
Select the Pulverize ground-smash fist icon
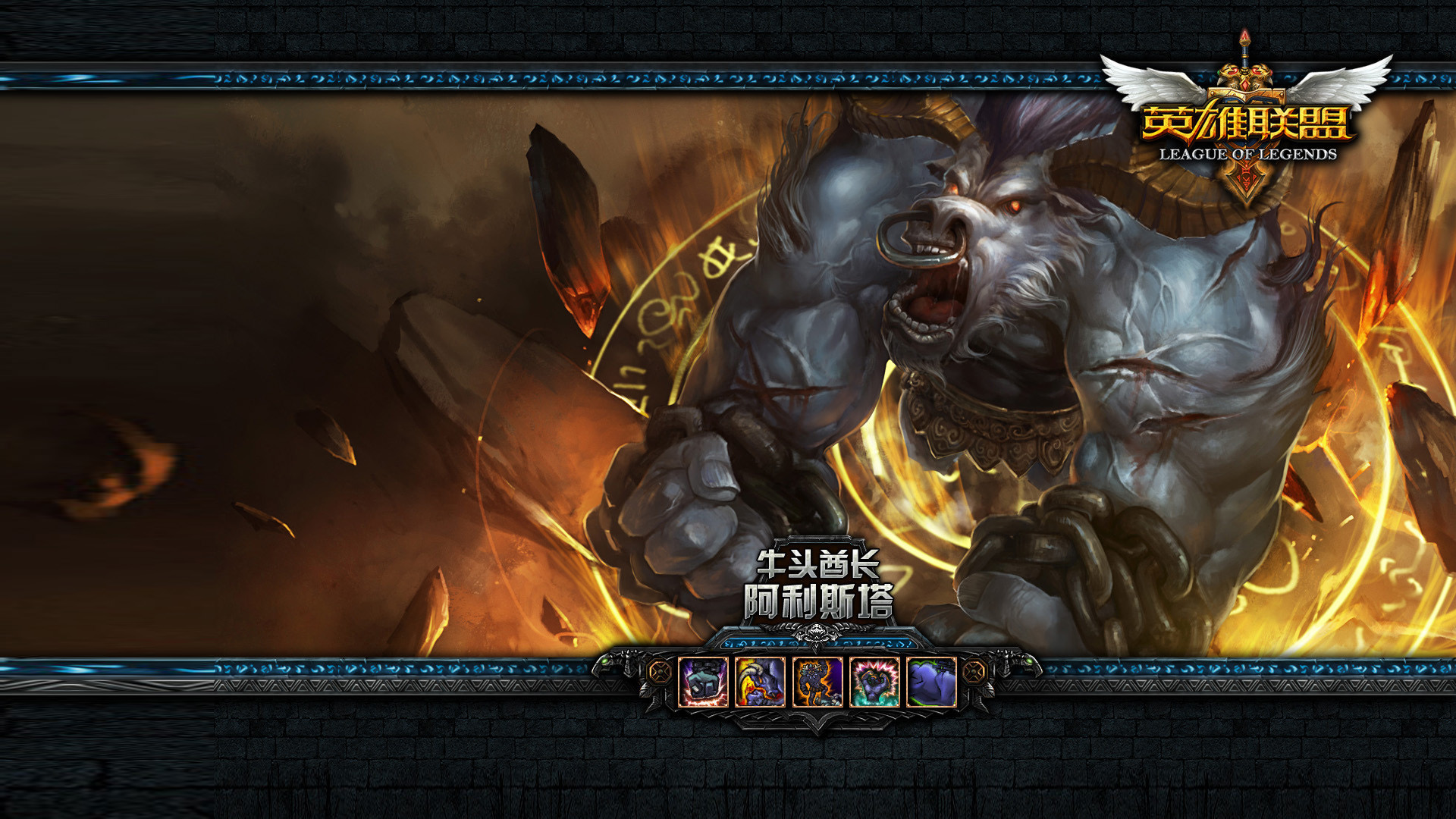tap(703, 682)
